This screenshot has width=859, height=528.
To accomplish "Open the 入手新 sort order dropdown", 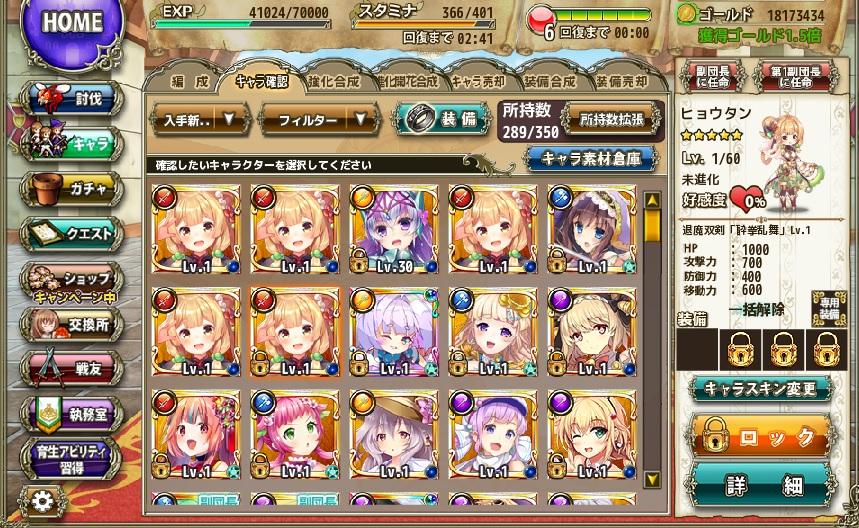I will 200,119.
